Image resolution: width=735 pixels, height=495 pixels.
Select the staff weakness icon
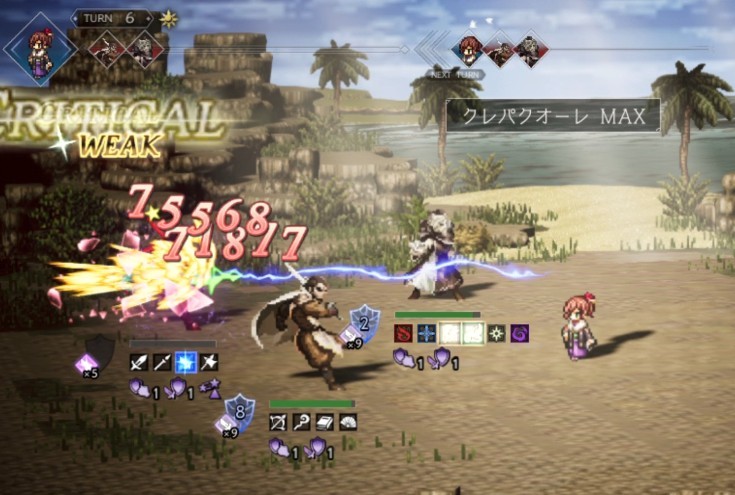[302, 423]
